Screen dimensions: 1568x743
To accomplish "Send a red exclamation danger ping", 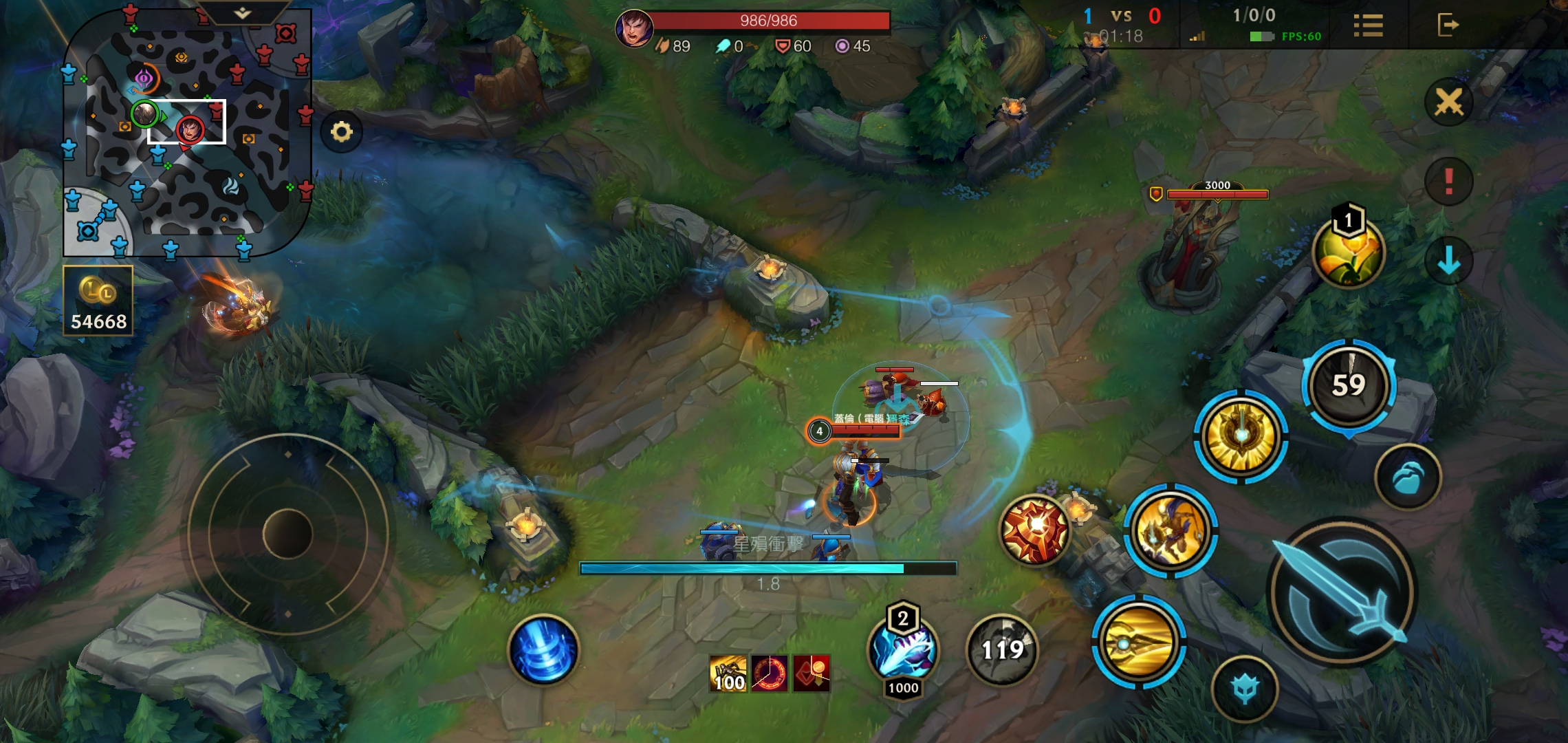I will (x=1449, y=182).
